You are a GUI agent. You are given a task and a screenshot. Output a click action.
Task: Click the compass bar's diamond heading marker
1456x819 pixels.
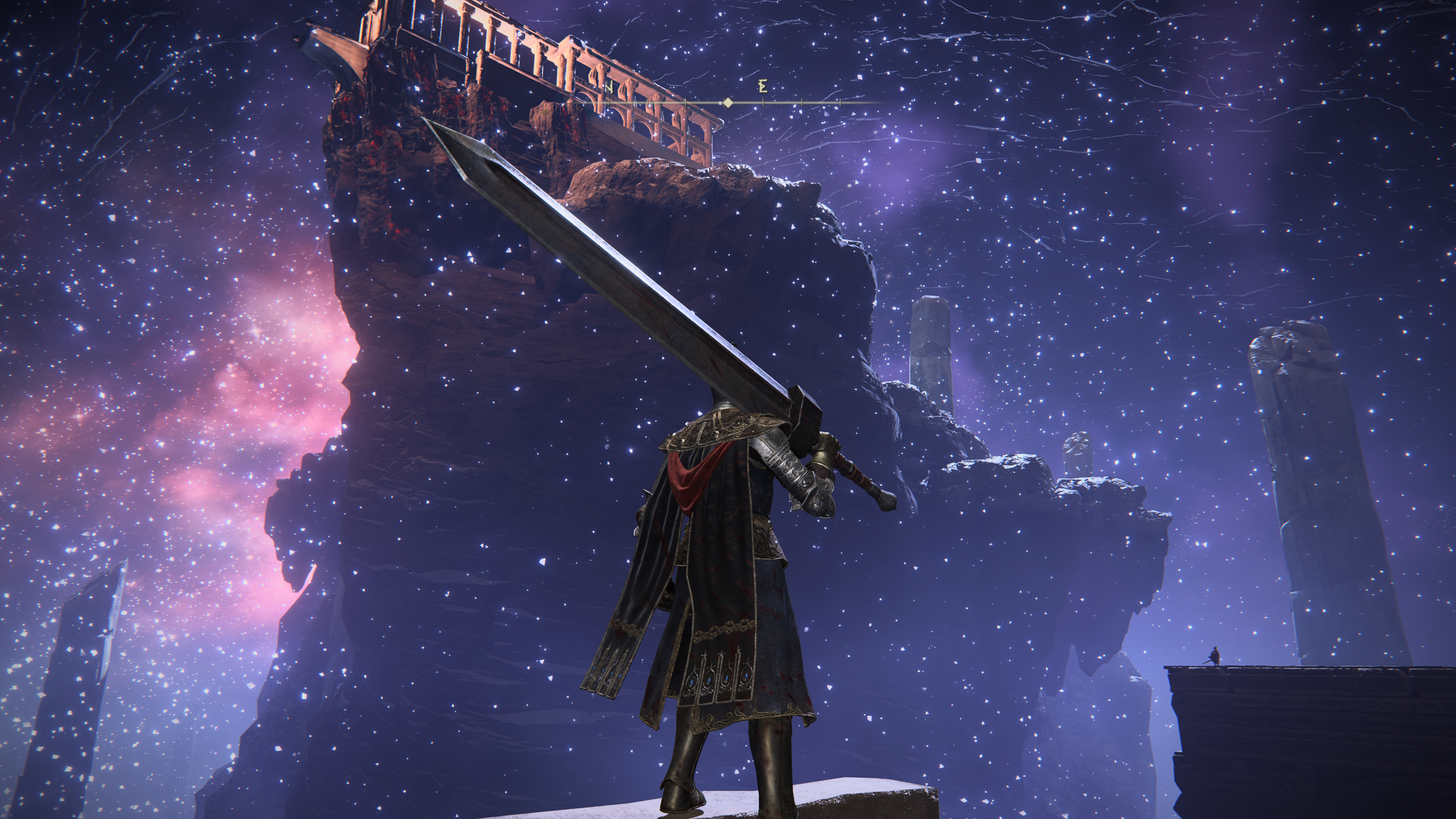point(728,103)
